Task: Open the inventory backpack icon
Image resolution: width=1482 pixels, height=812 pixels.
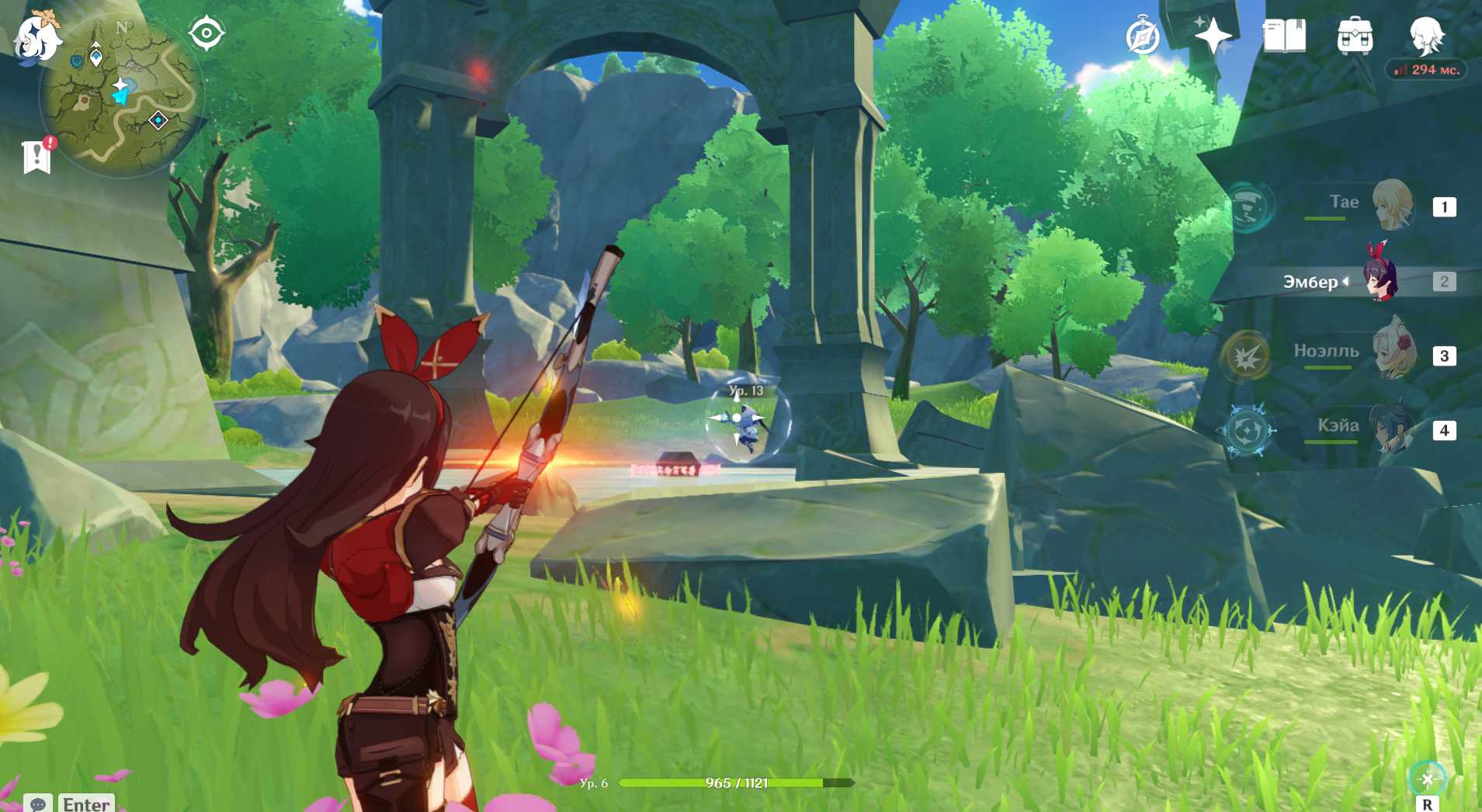Action: pyautogui.click(x=1355, y=36)
